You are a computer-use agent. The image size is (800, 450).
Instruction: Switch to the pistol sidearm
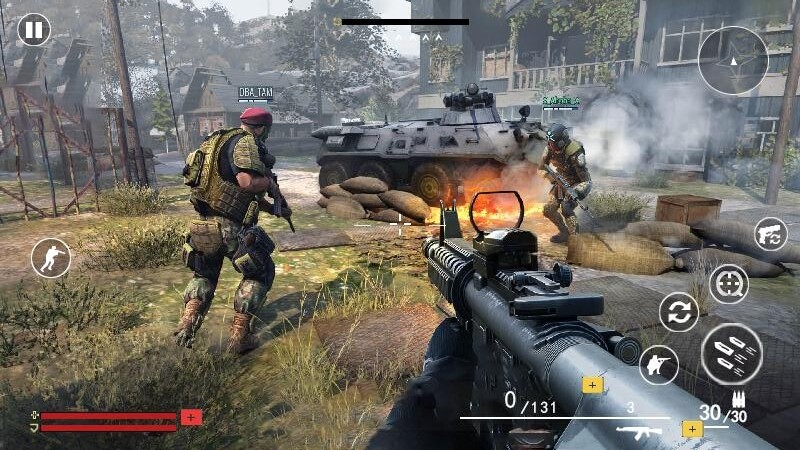tap(770, 234)
